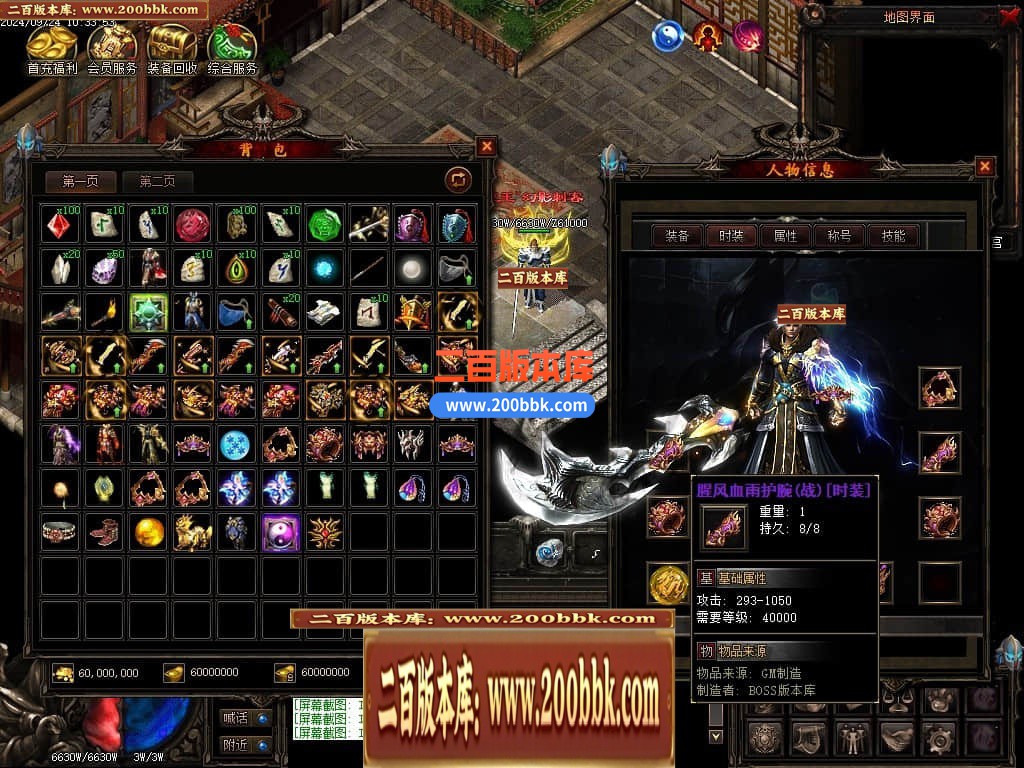
Task: Open the 属性 attributes tab
Action: (785, 236)
